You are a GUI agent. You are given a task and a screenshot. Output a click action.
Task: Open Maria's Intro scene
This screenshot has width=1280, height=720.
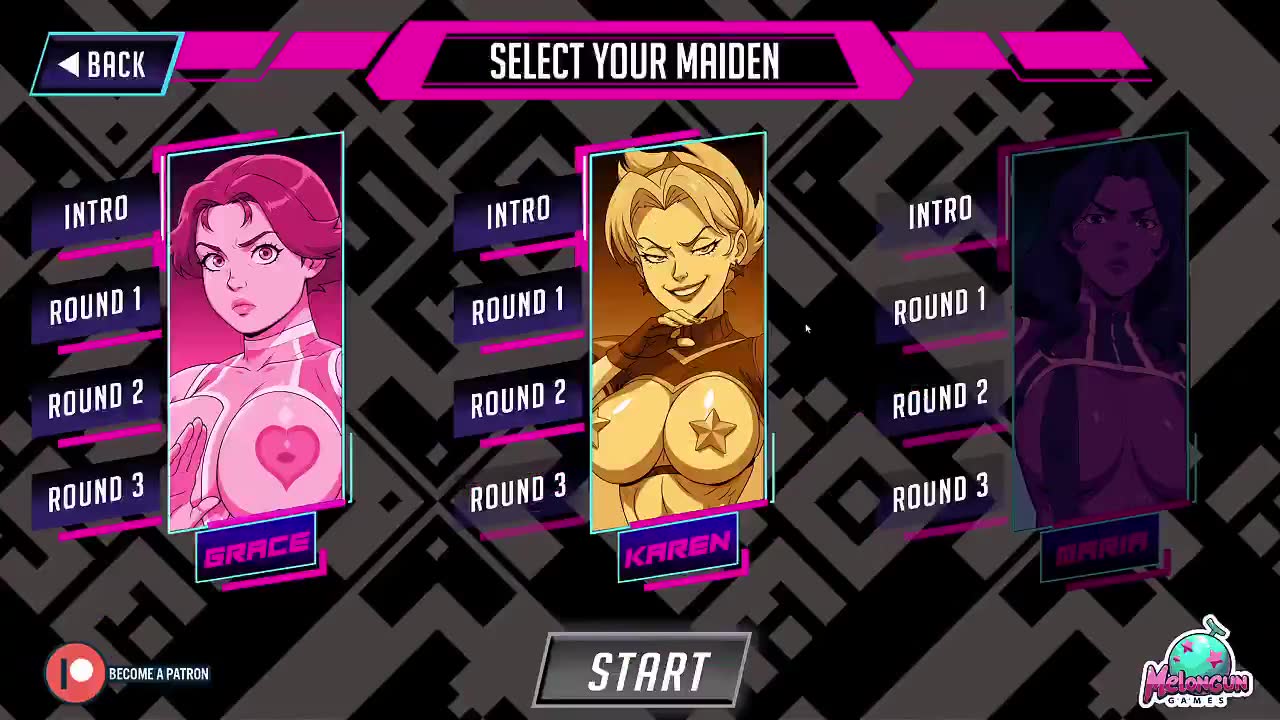click(x=940, y=213)
